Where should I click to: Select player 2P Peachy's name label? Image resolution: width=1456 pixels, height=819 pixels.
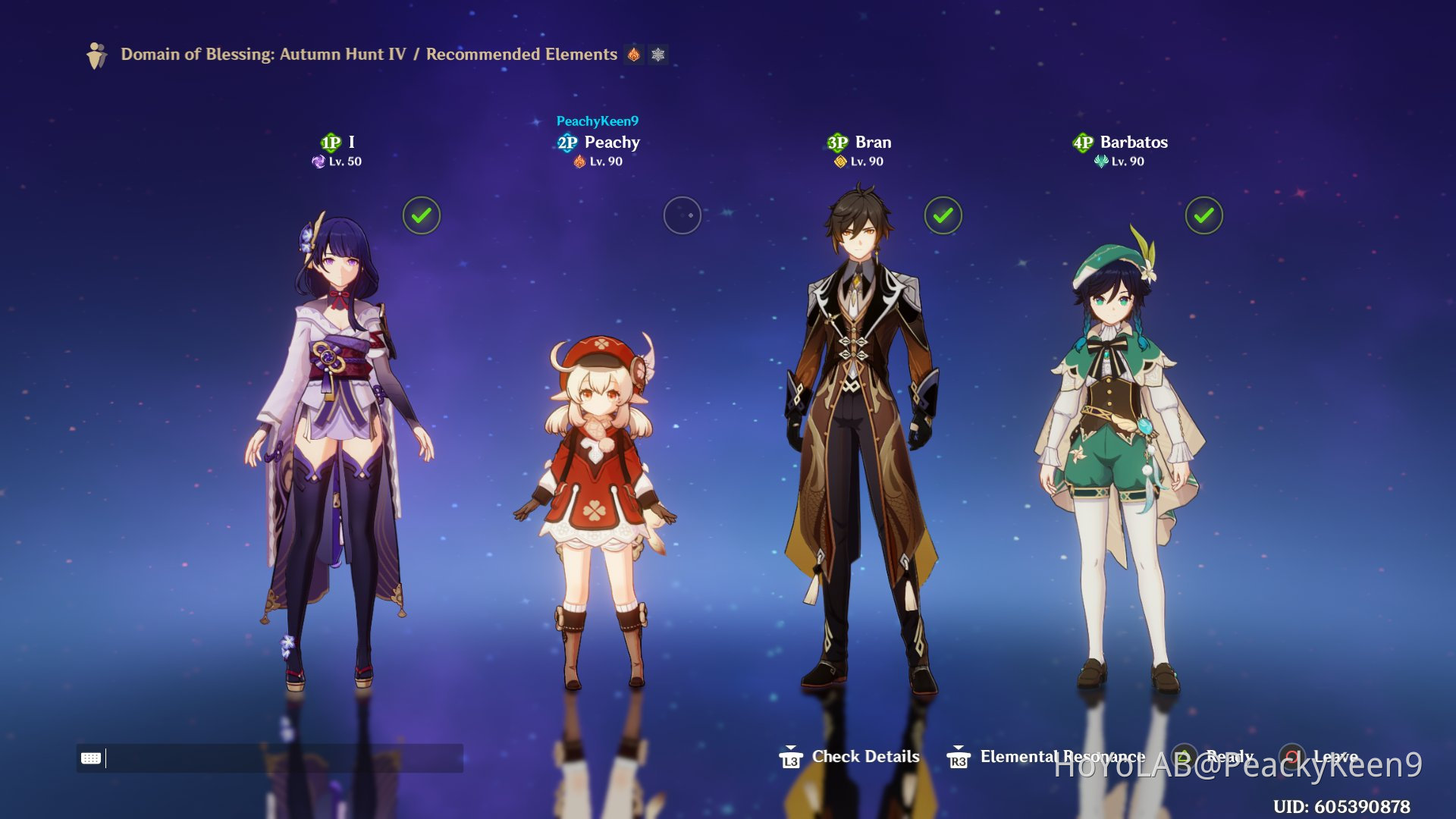611,142
